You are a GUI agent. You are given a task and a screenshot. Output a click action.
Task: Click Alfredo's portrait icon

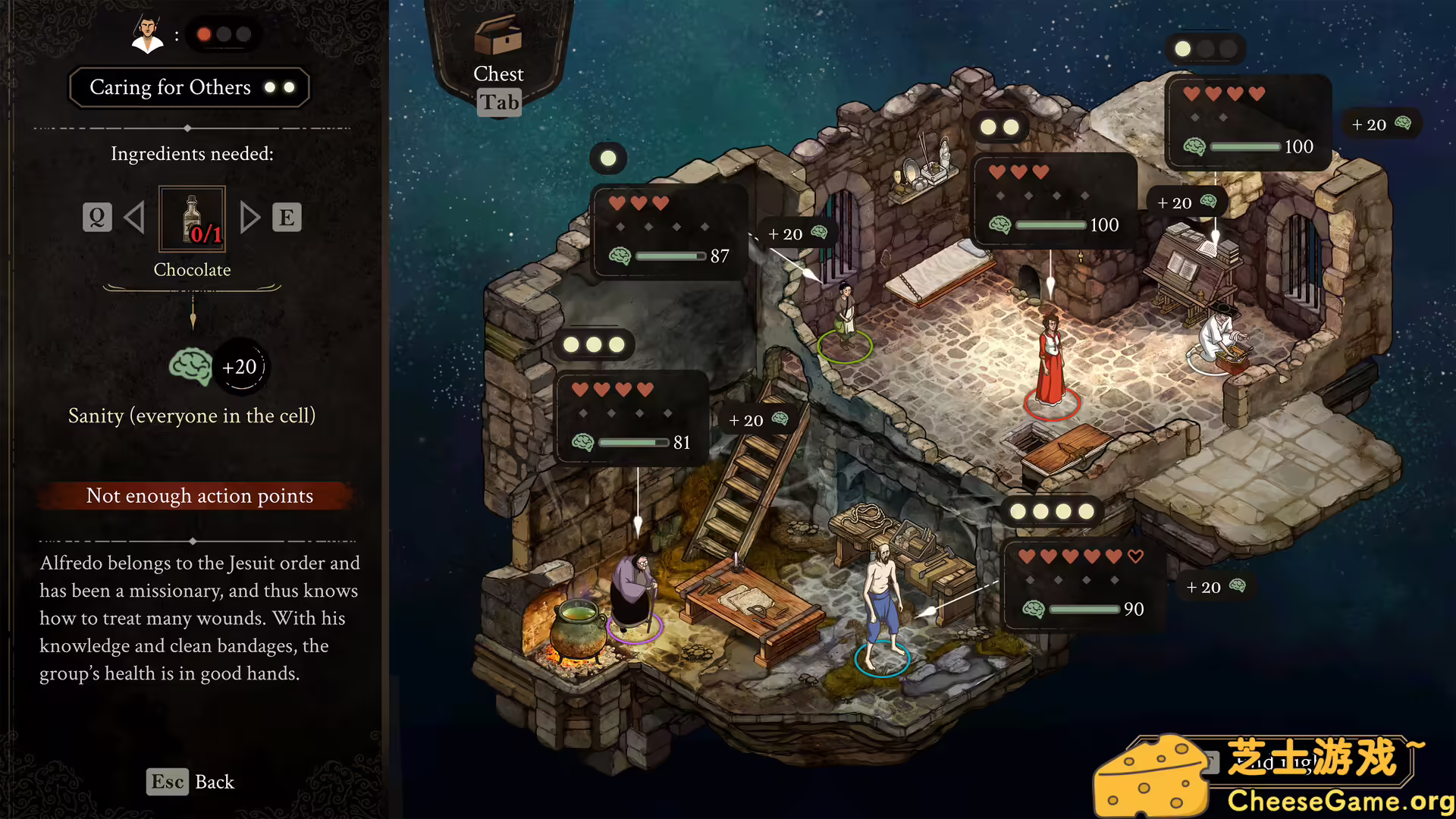[147, 35]
